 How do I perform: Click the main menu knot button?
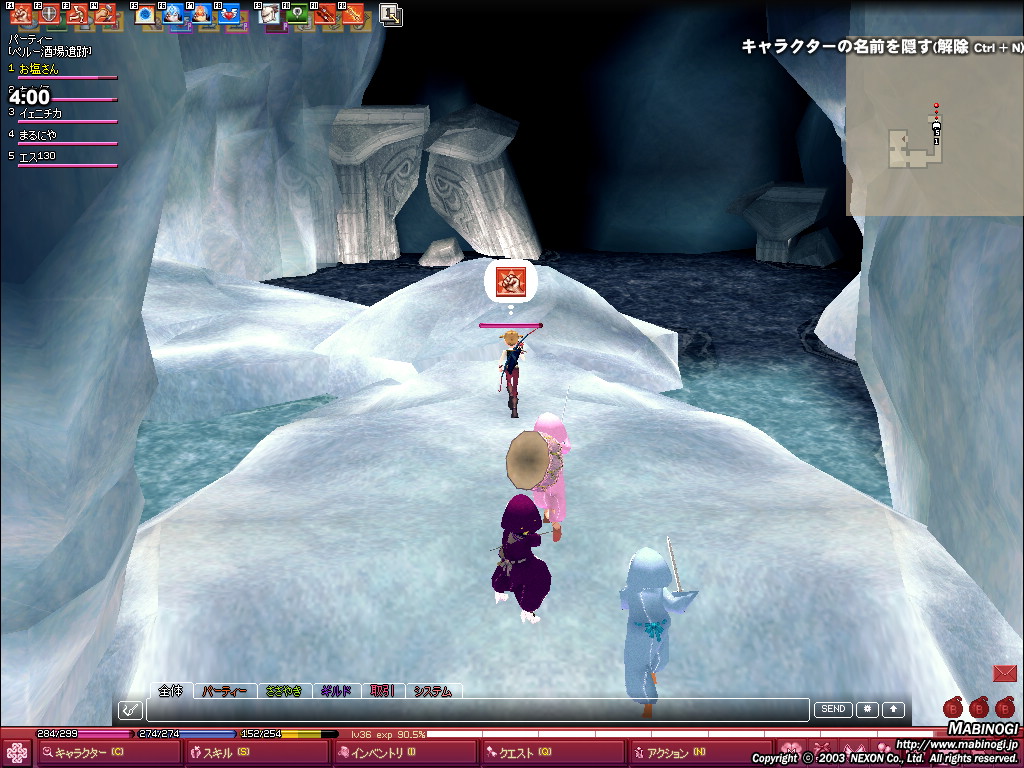(x=17, y=753)
